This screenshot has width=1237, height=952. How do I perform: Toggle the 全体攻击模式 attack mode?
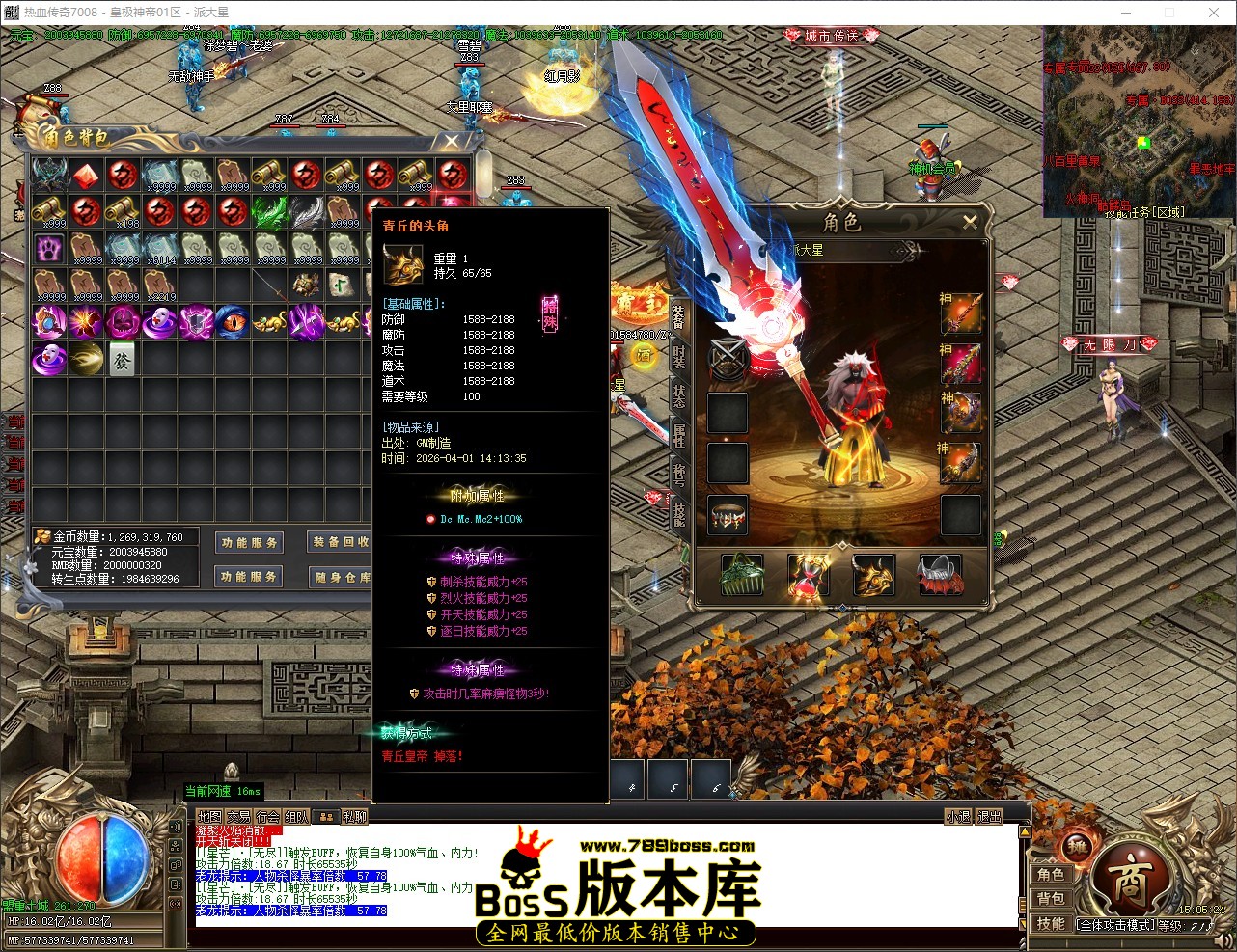(x=1115, y=923)
